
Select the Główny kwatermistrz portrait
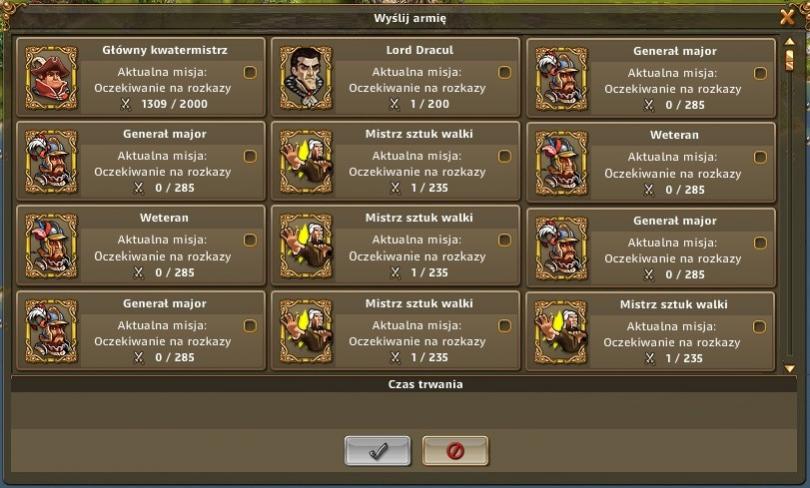[x=49, y=78]
